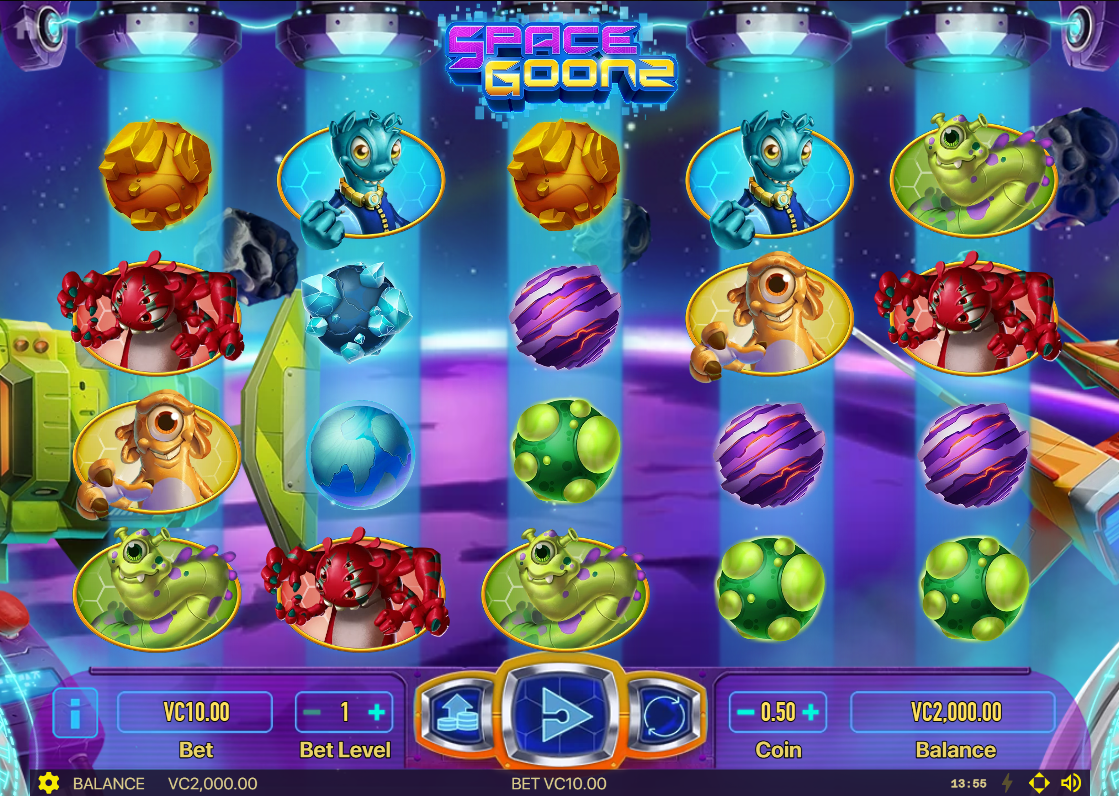The height and width of the screenshot is (796, 1119).
Task: Increase the Bet Level with plus
Action: (377, 712)
